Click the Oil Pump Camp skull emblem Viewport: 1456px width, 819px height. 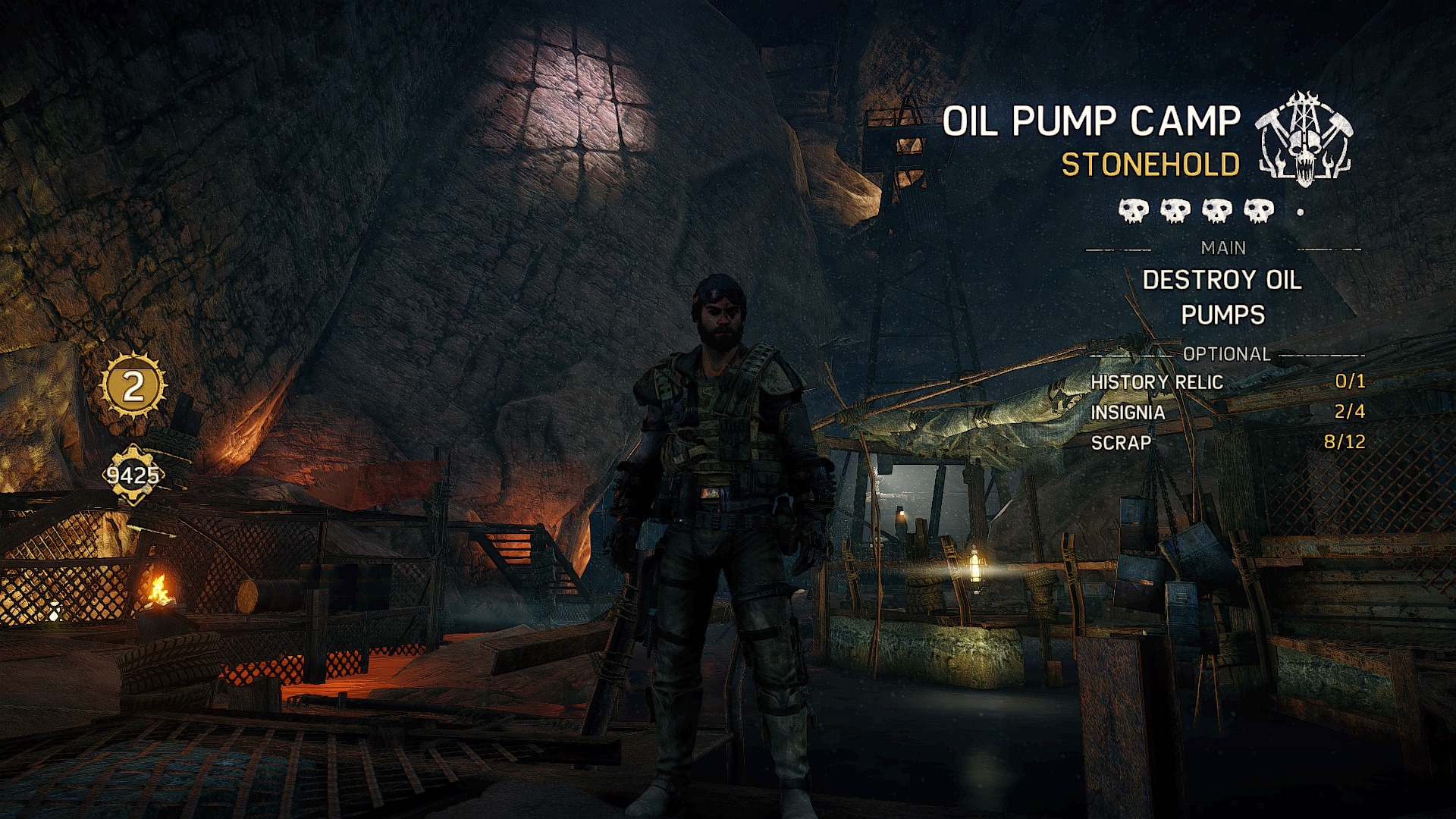(1304, 141)
